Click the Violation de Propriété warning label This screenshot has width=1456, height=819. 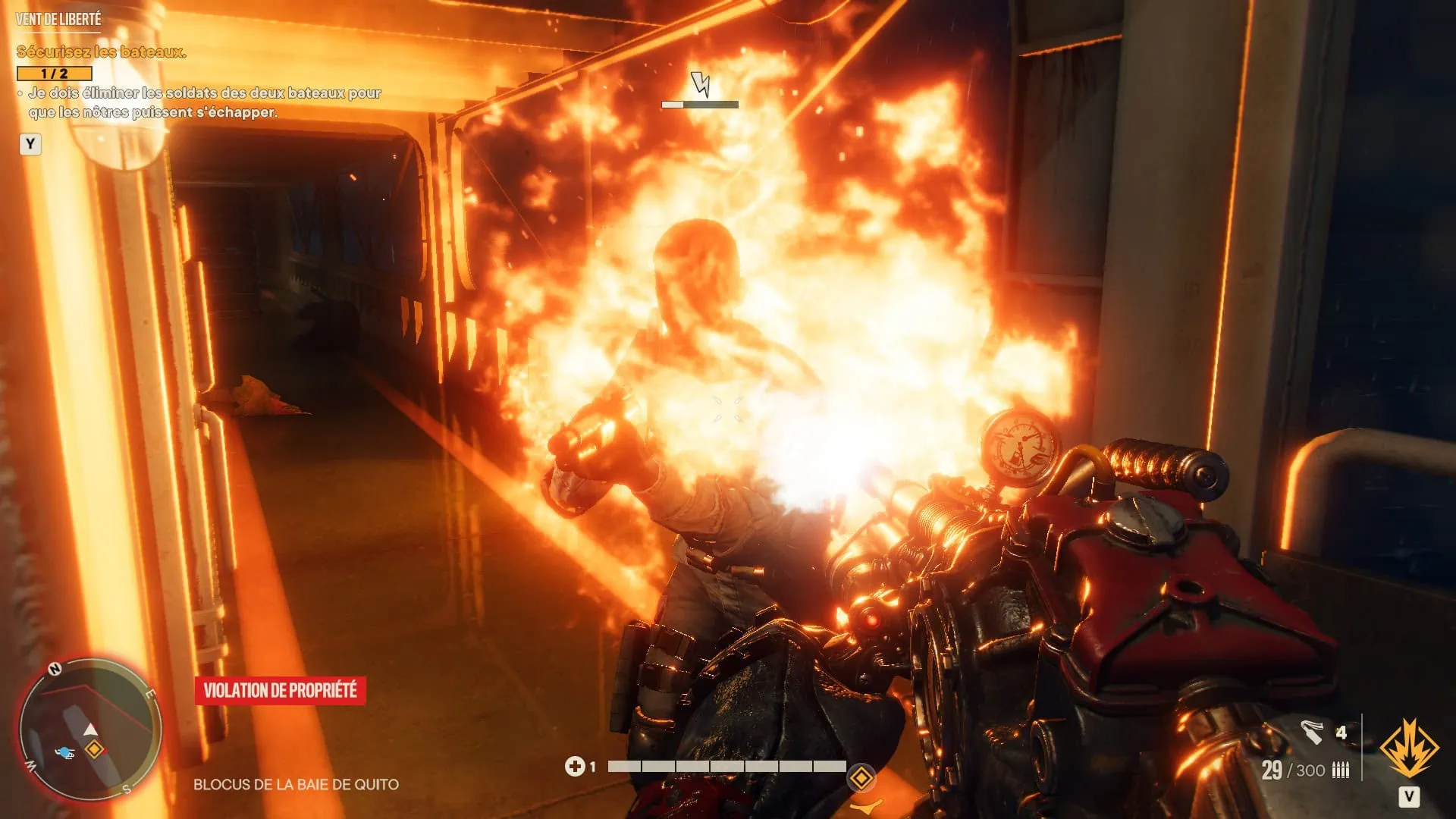point(280,690)
